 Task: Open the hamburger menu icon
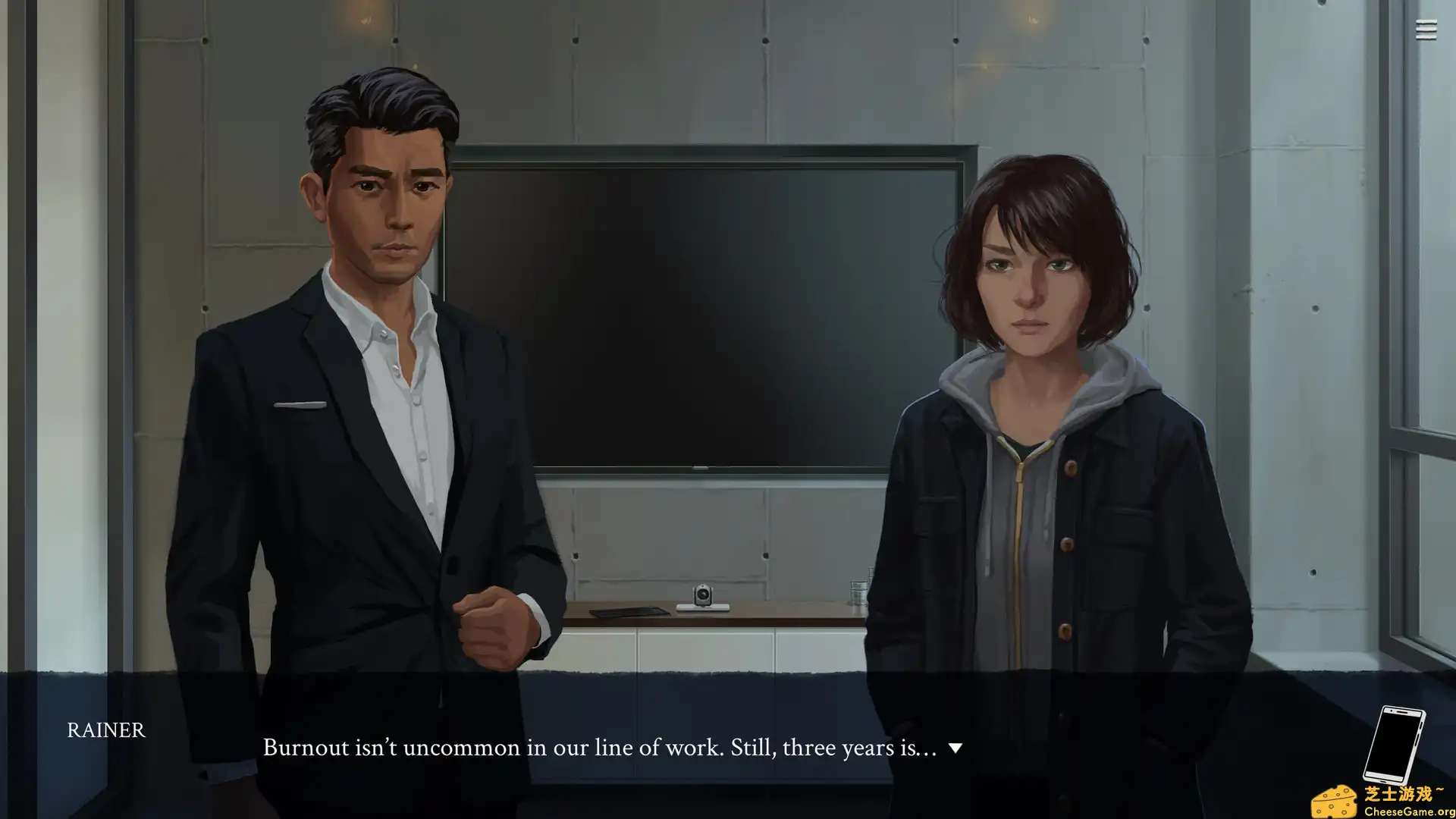click(x=1426, y=30)
